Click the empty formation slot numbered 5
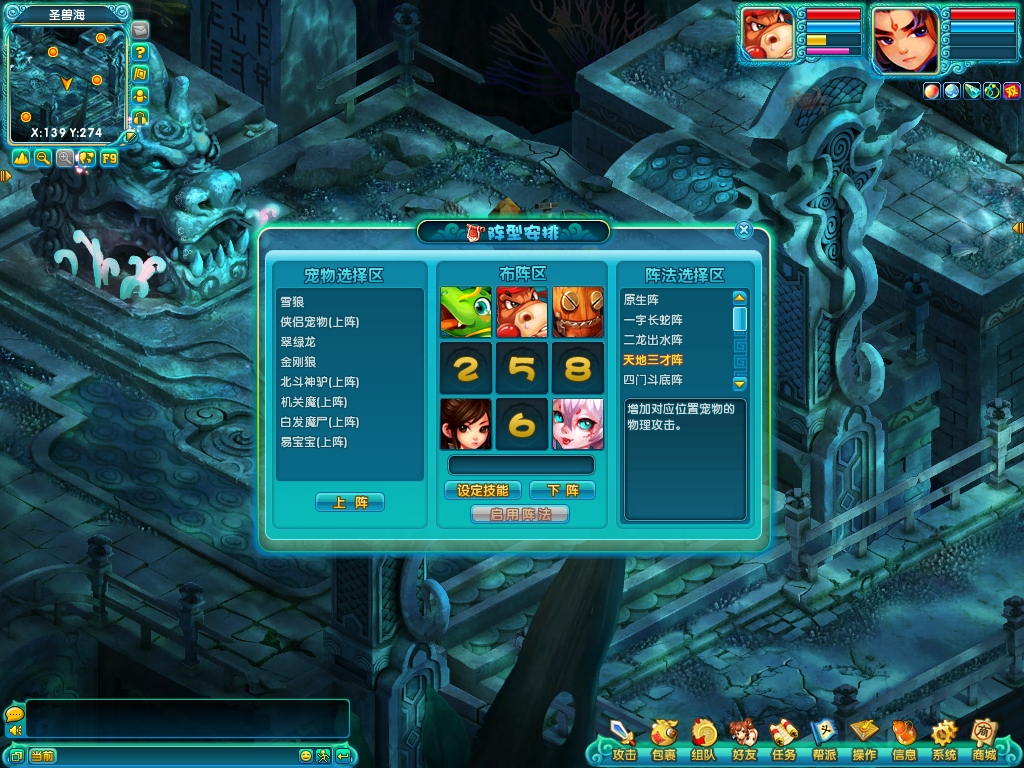The image size is (1024, 768). pyautogui.click(x=522, y=368)
